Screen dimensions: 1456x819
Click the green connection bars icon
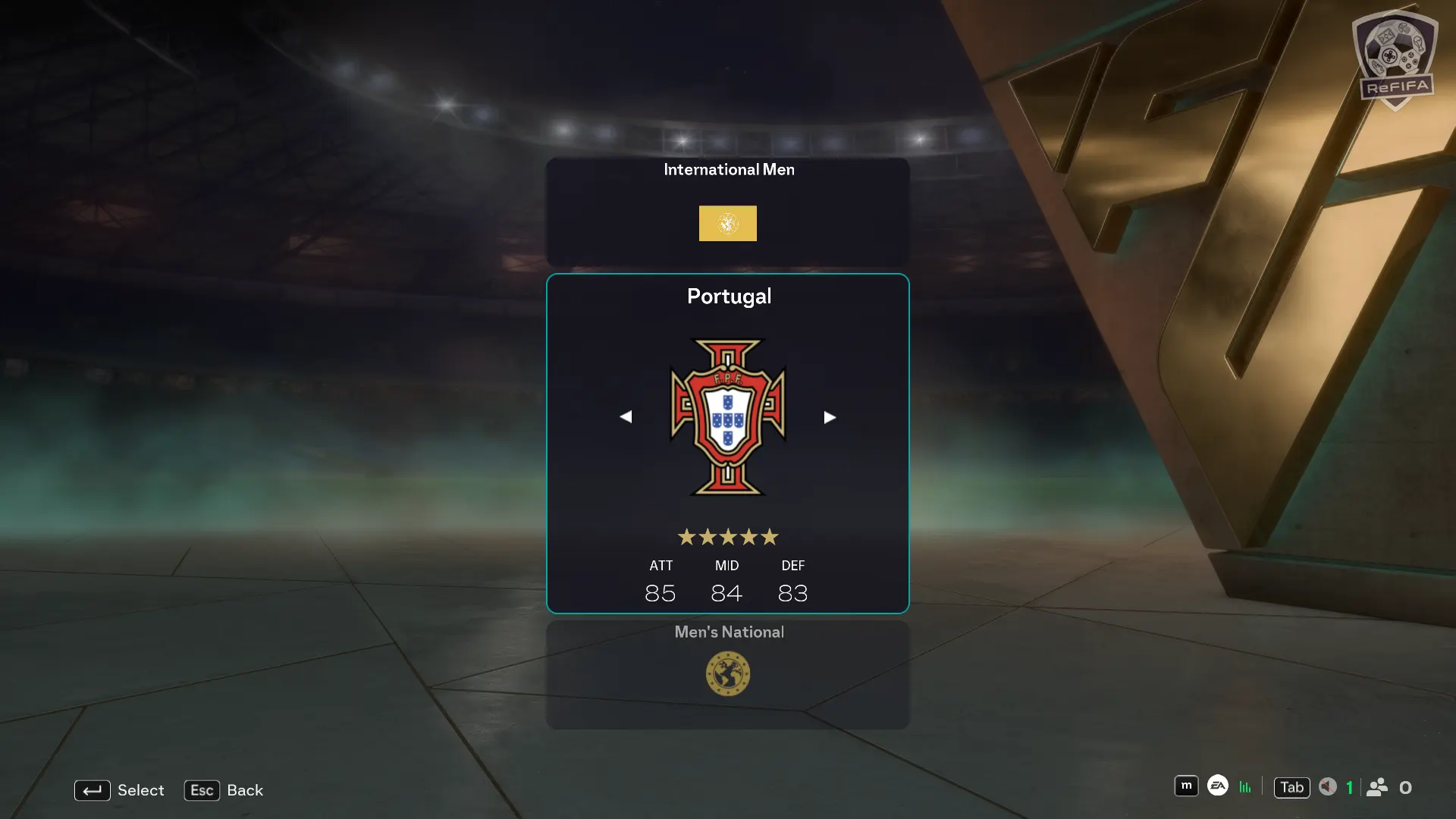pos(1245,787)
